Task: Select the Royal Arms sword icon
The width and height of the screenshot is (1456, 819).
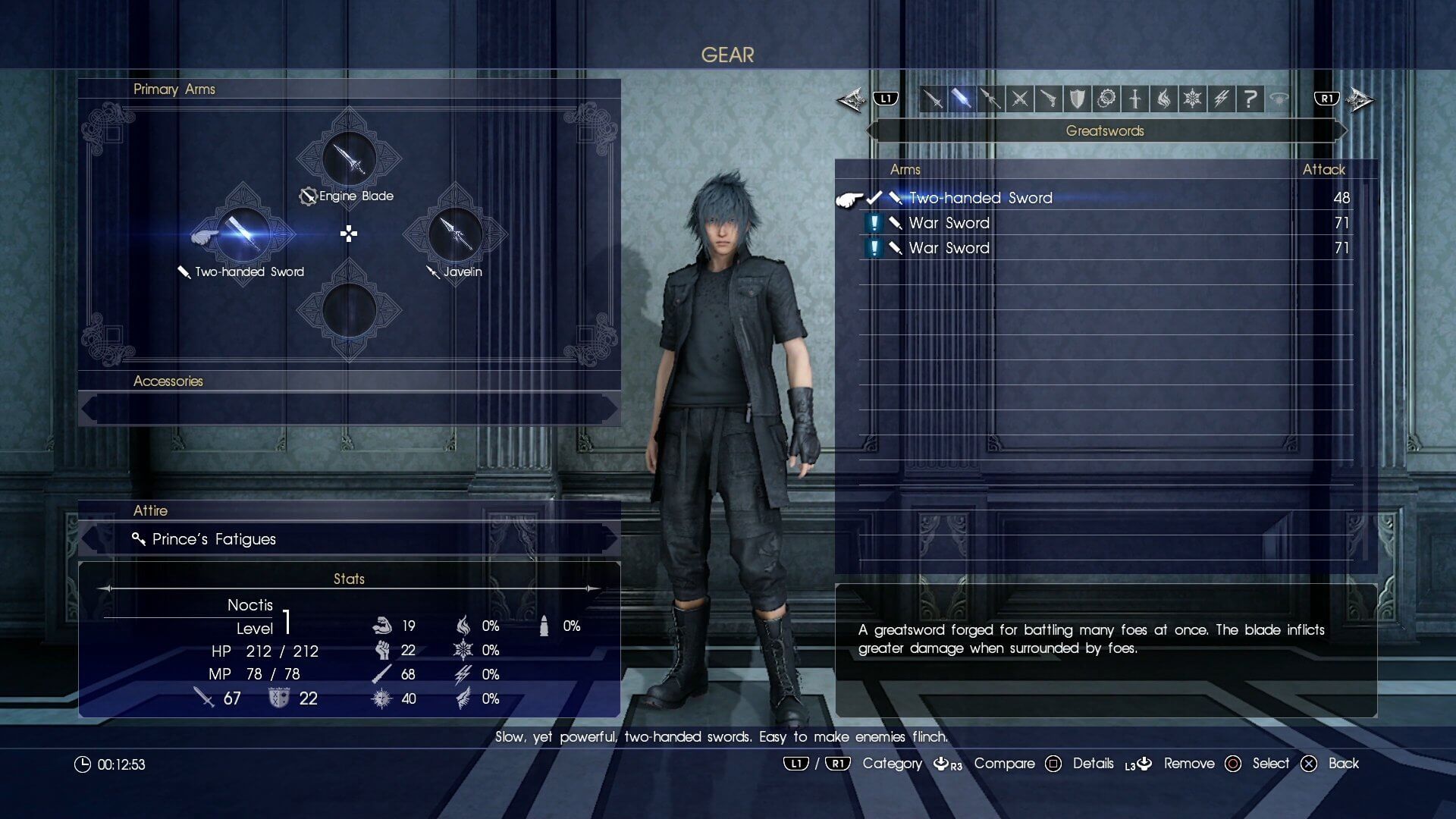Action: point(1135,99)
